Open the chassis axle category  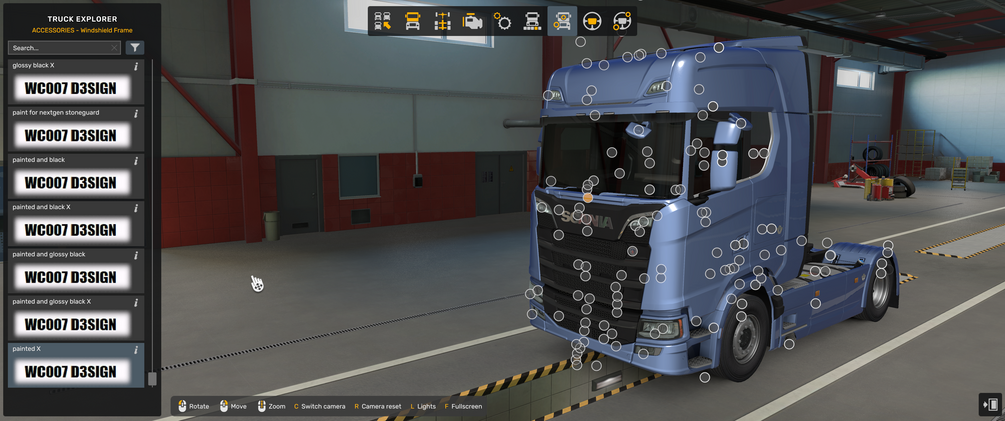coord(442,21)
